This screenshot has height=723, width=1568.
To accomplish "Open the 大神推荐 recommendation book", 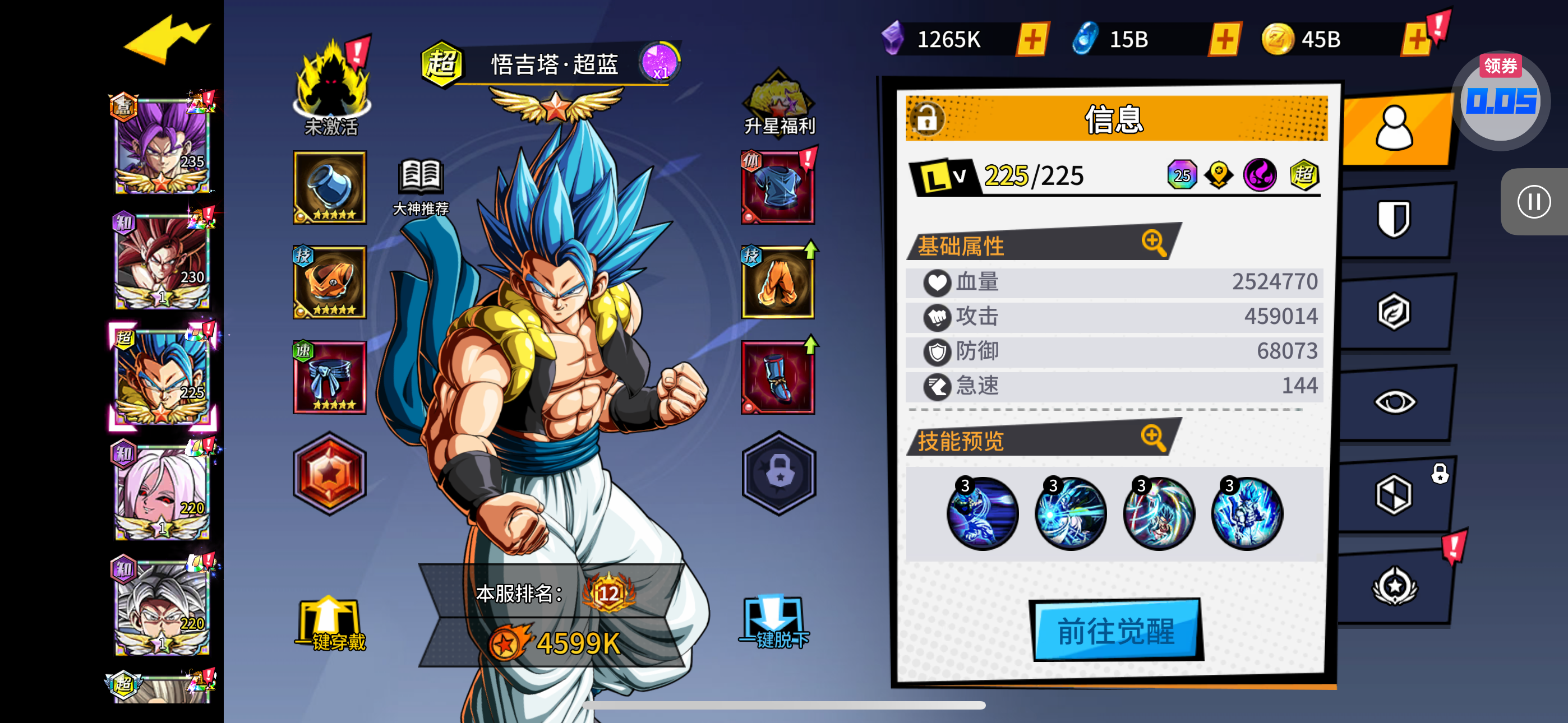I will click(x=421, y=186).
